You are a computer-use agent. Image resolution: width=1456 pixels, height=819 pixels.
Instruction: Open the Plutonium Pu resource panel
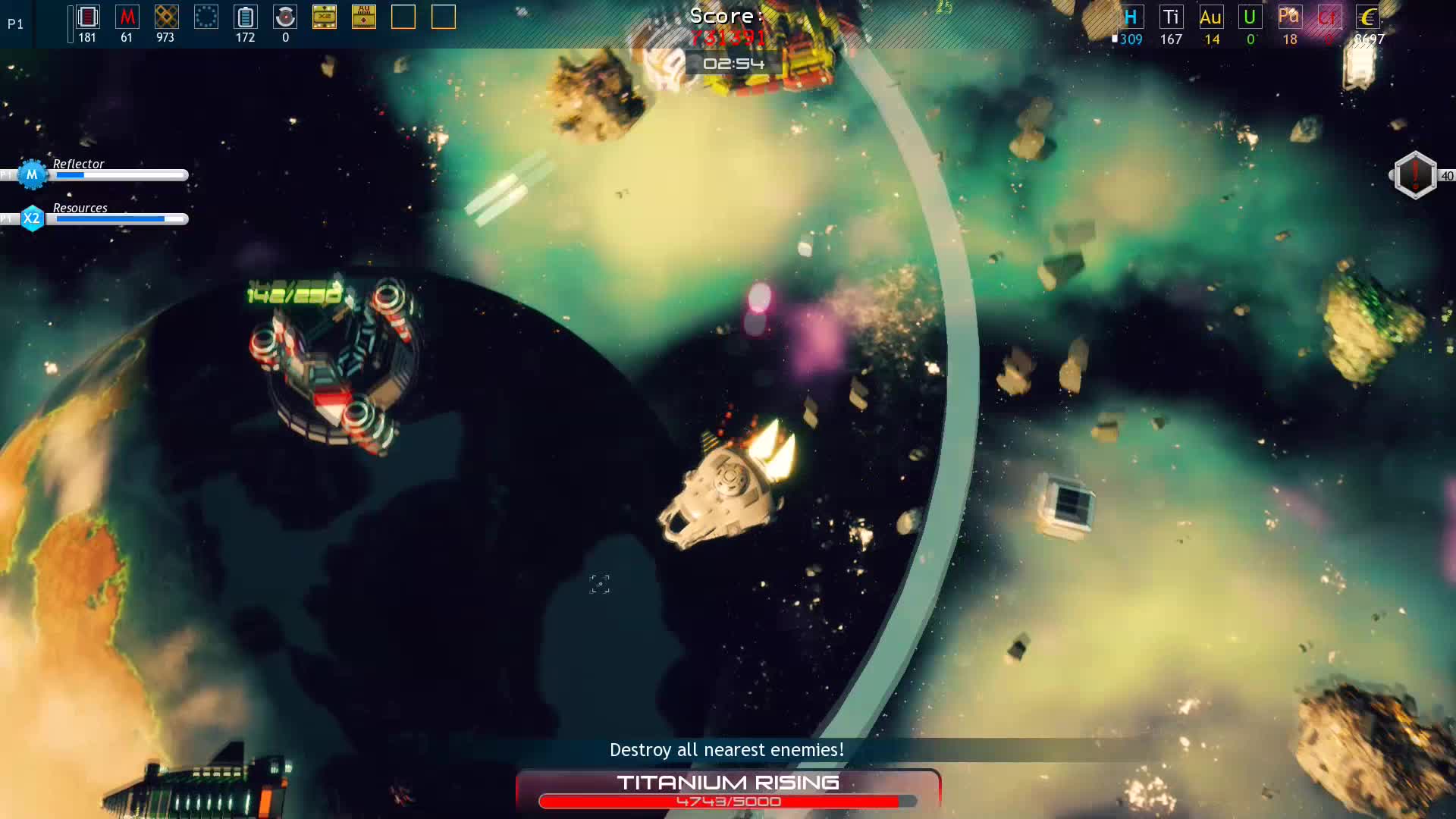1289,17
